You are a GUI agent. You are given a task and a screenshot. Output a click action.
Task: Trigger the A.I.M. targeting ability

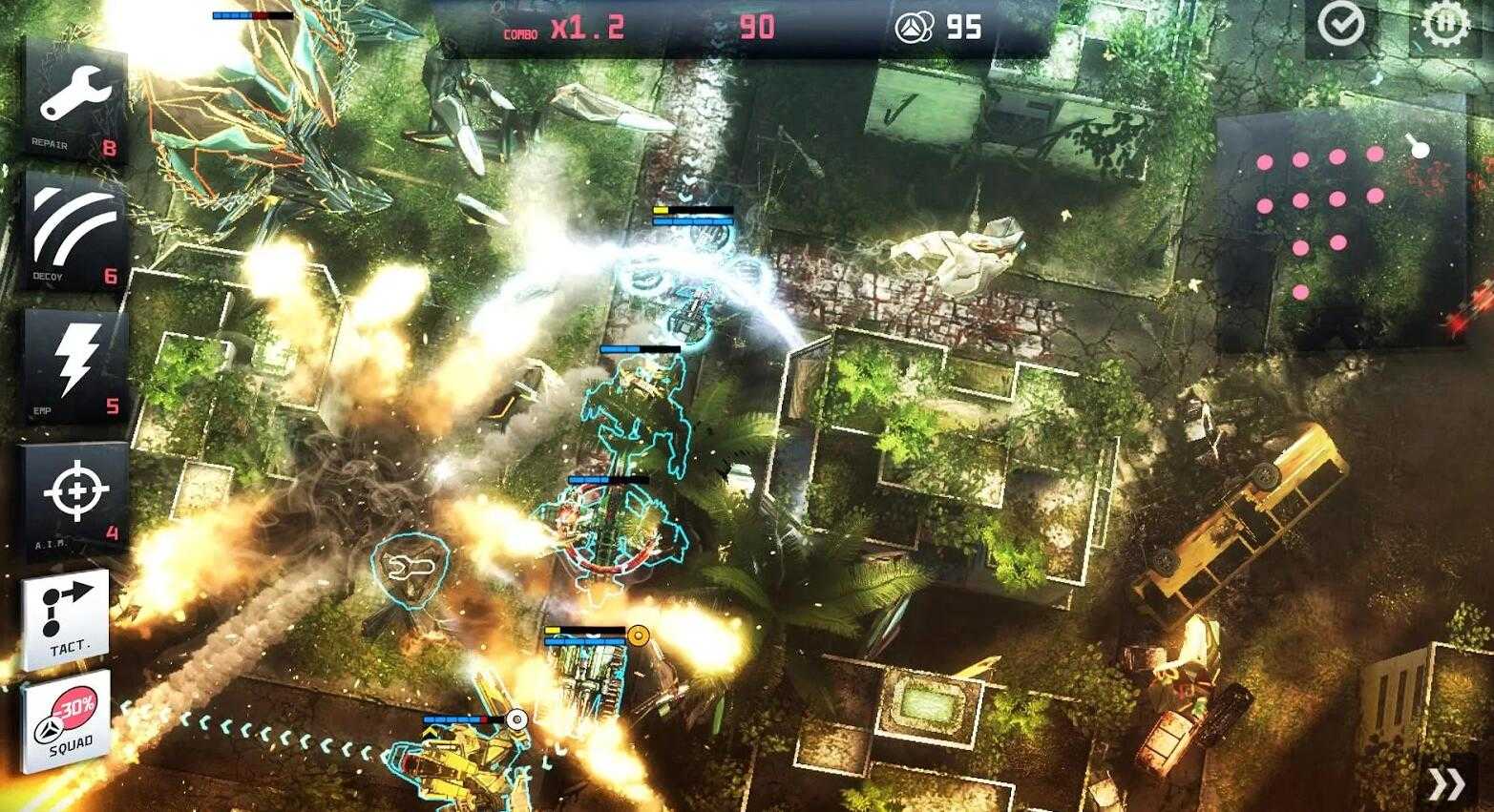(x=74, y=495)
